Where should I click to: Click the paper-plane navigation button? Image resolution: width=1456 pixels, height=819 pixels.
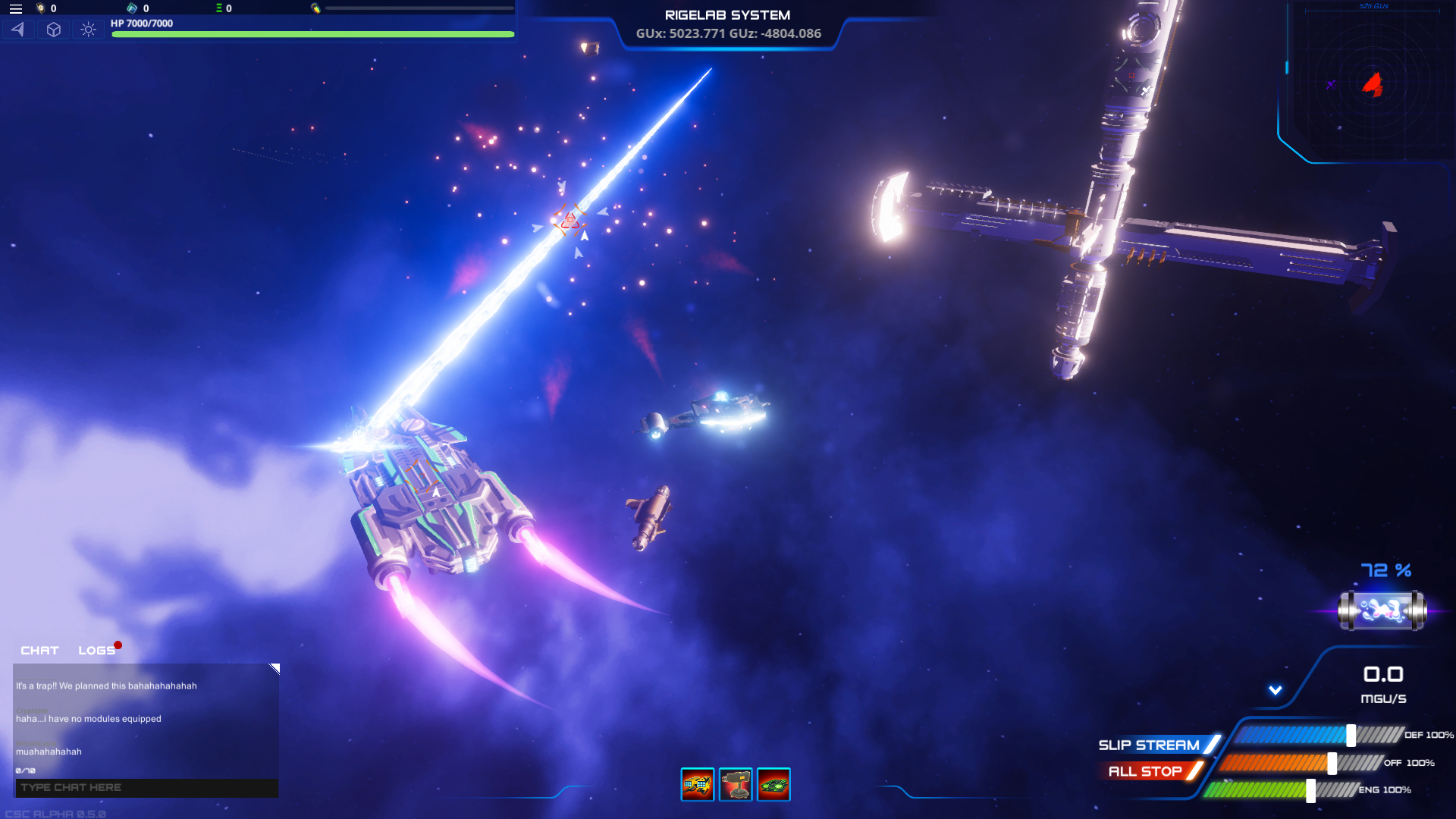click(18, 30)
